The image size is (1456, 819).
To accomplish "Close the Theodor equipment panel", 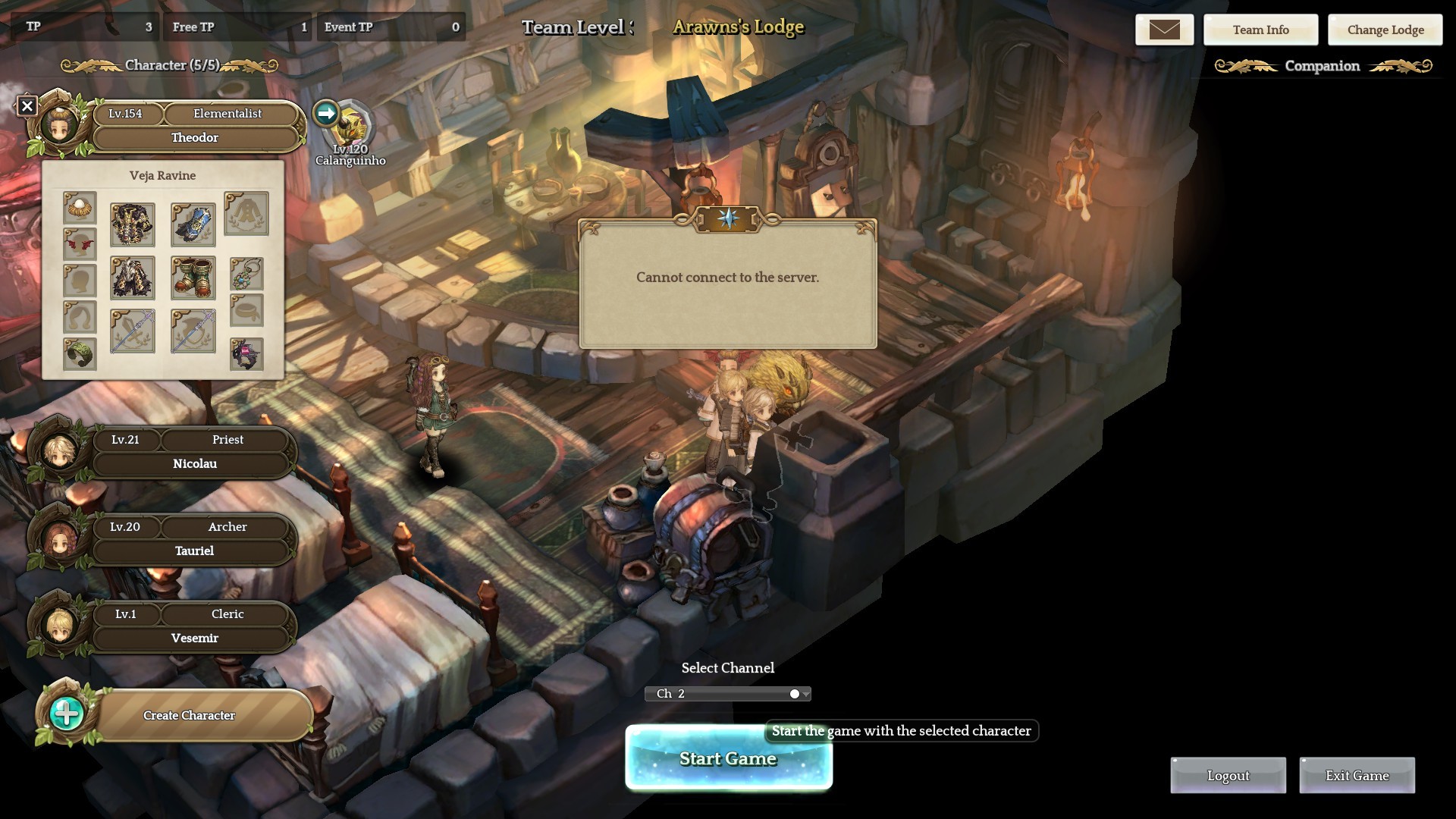I will 27,106.
